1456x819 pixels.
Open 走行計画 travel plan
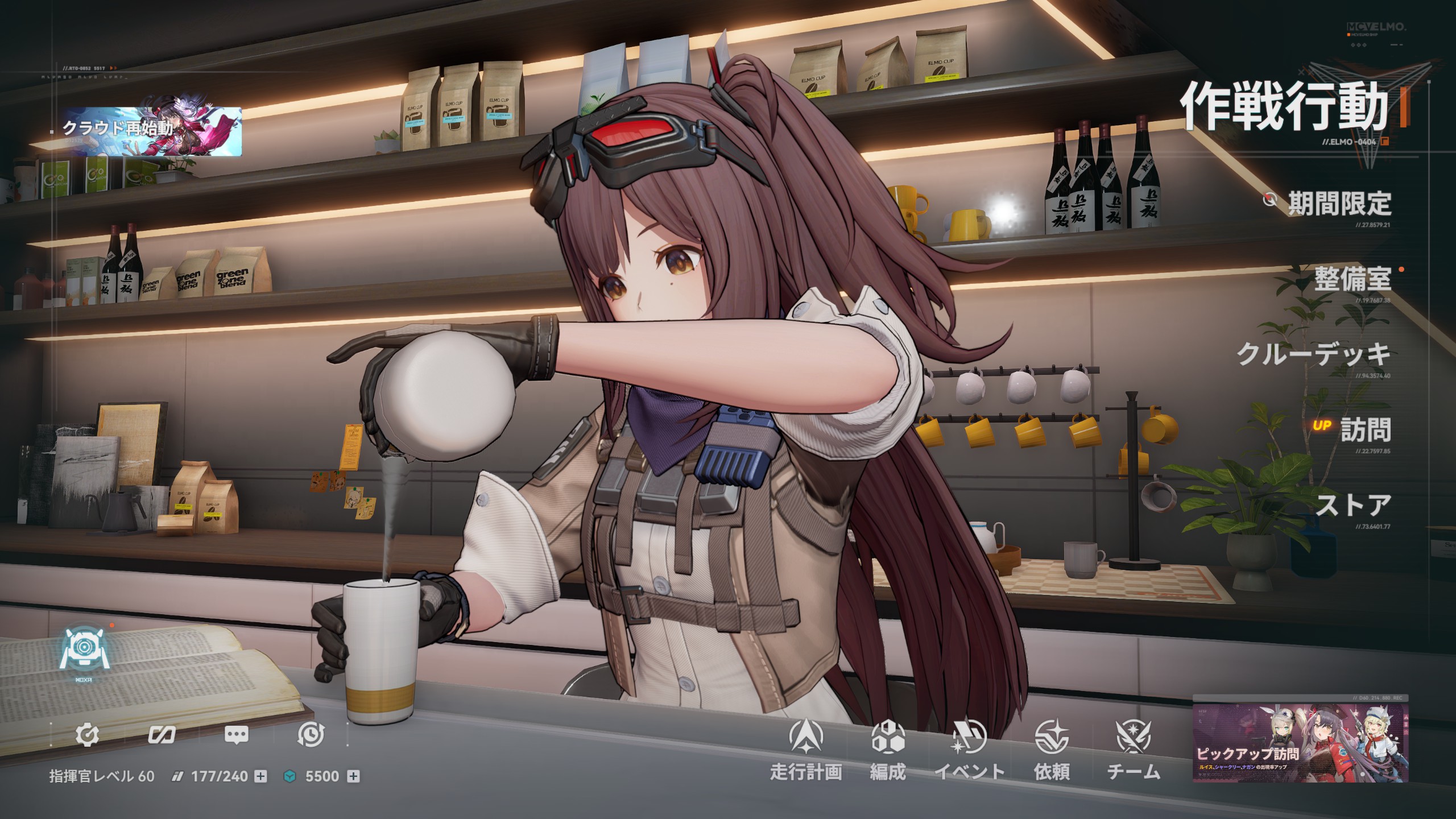806,750
